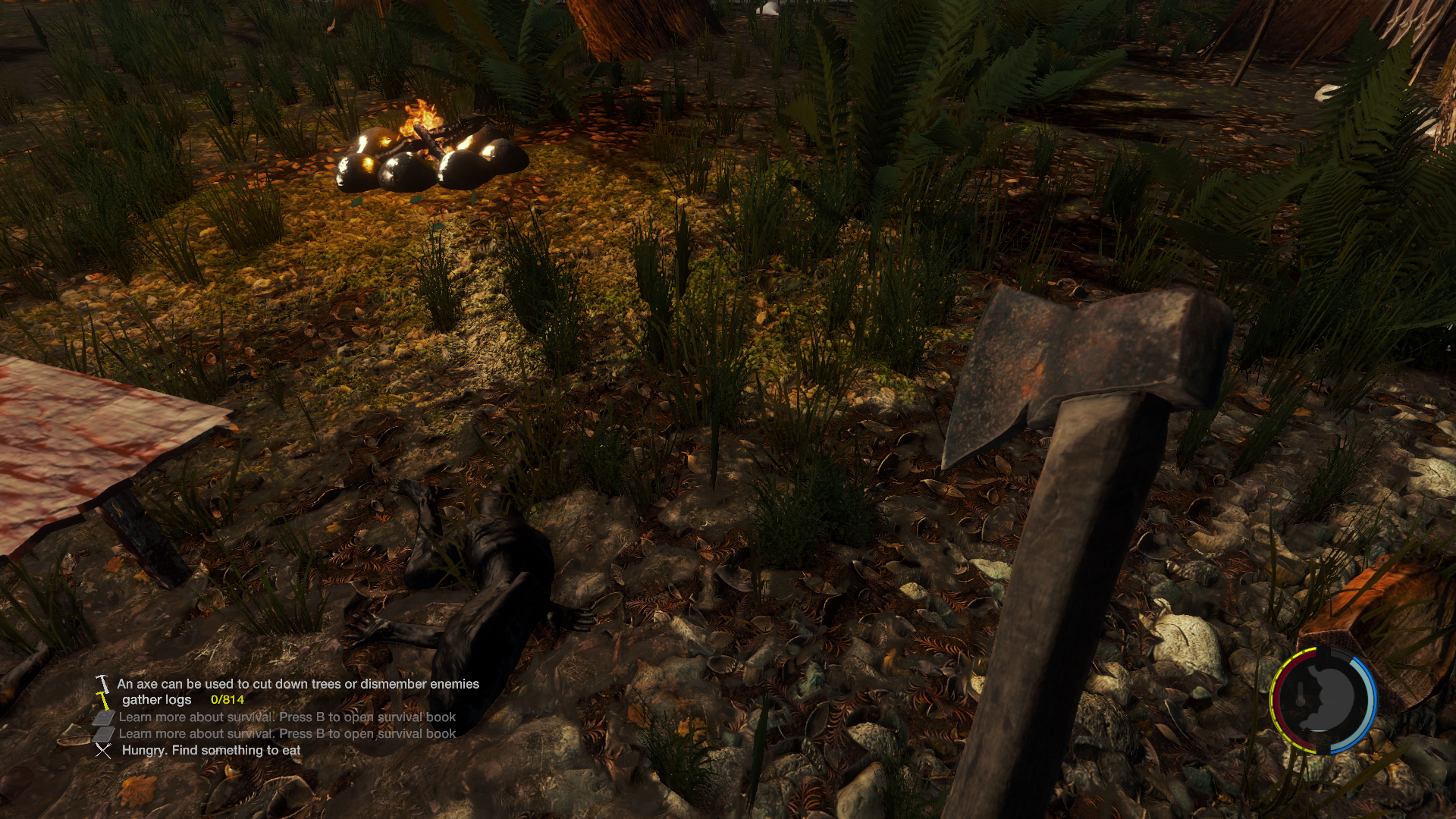
Task: Click the axe tip icon
Action: tap(102, 684)
